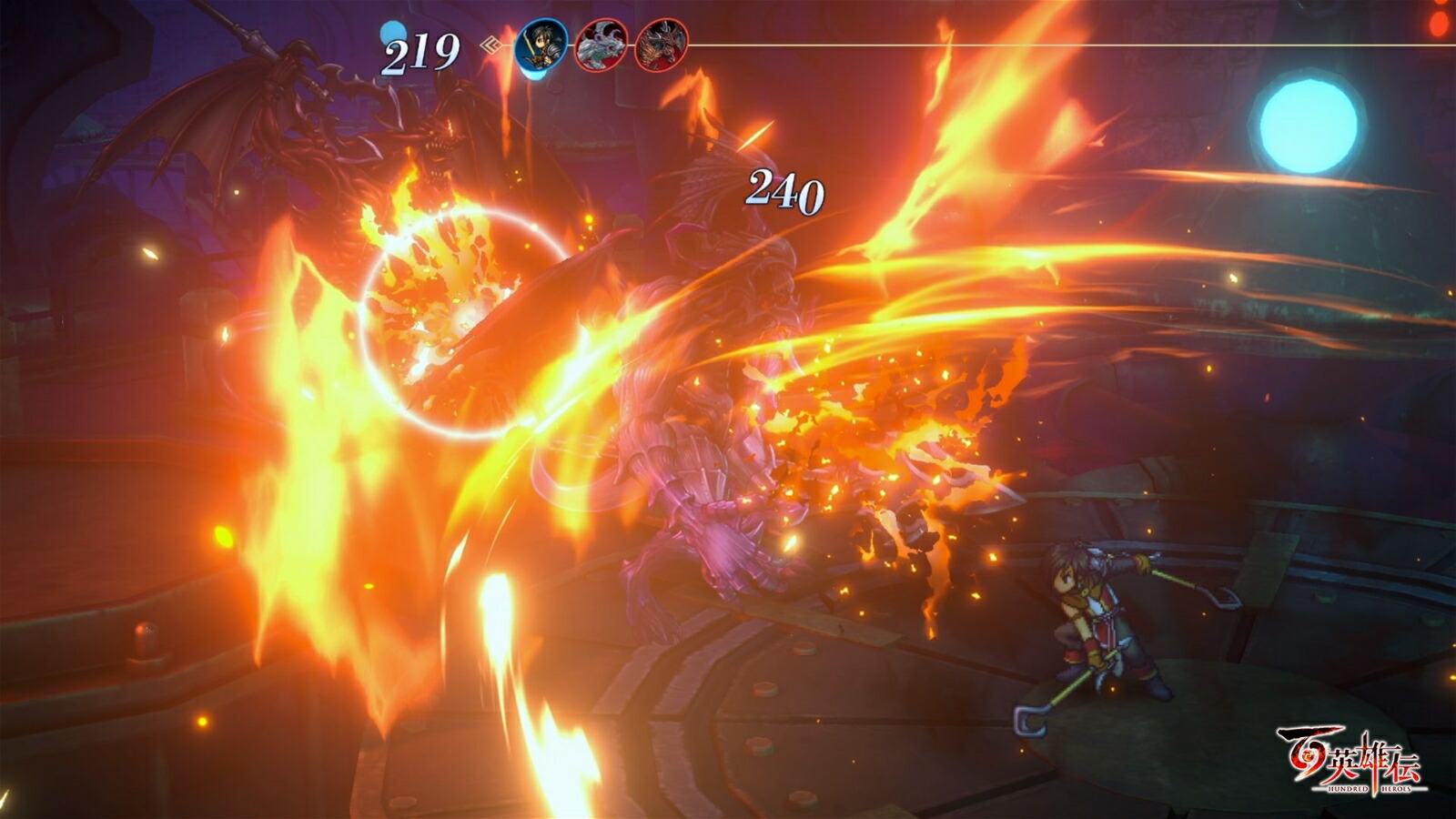The image size is (1456, 819).
Task: Click the double chevron beside the hero portrait
Action: coord(490,45)
